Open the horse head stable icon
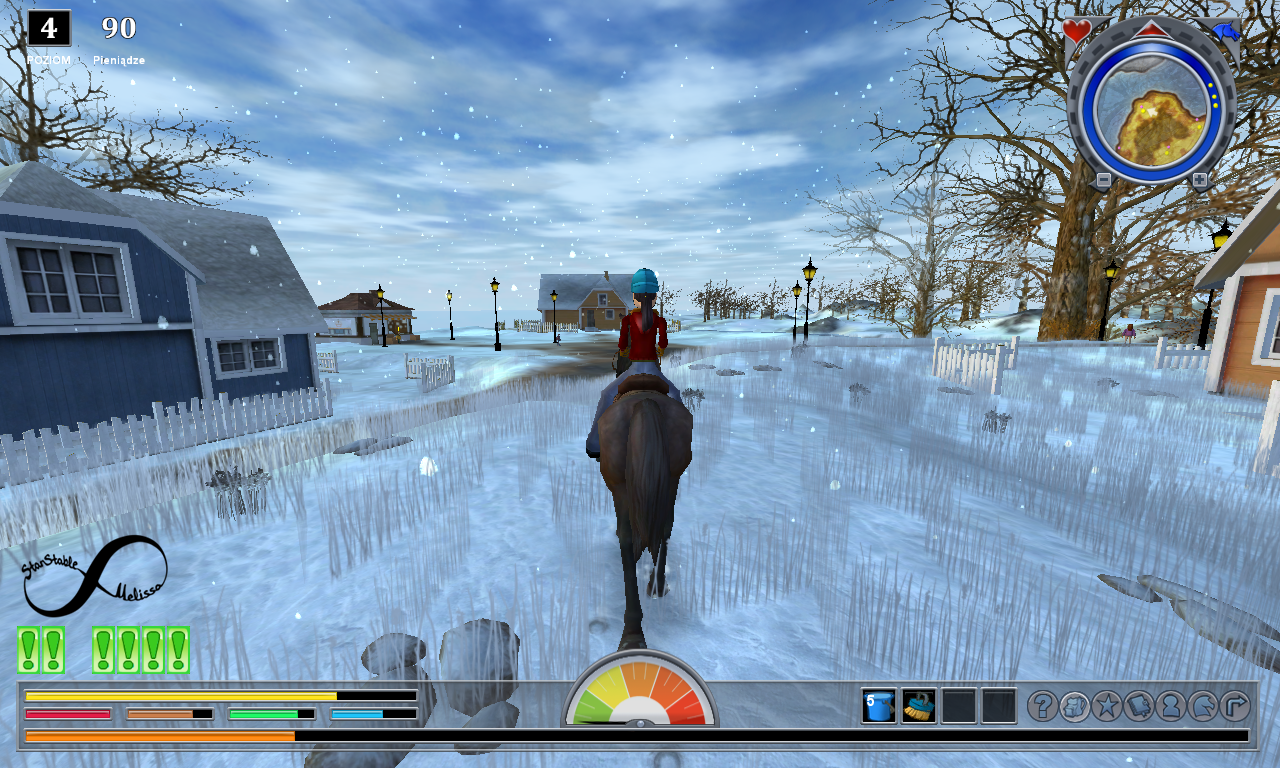Image resolution: width=1280 pixels, height=768 pixels. (x=1202, y=705)
